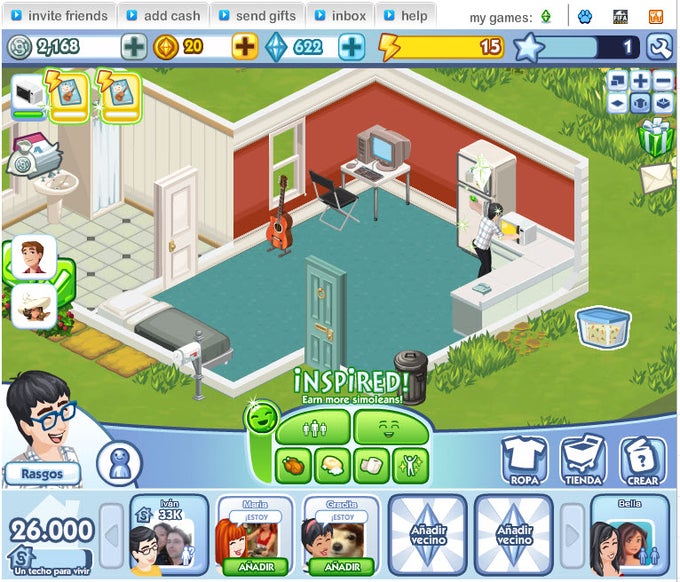
Task: Click the Rasgos traits button
Action: [x=42, y=473]
